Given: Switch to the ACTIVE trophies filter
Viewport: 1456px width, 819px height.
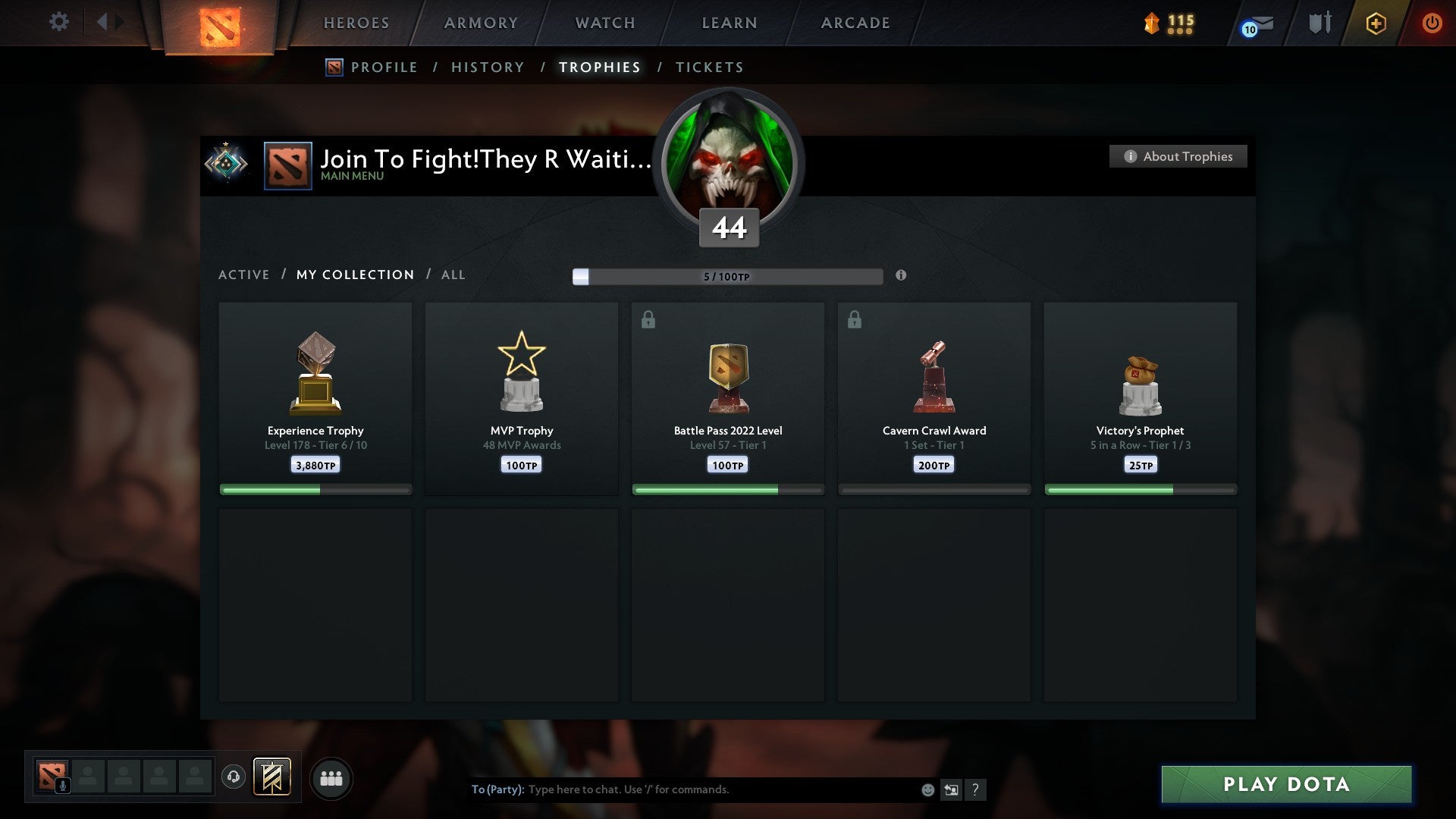Looking at the screenshot, I should pos(244,275).
